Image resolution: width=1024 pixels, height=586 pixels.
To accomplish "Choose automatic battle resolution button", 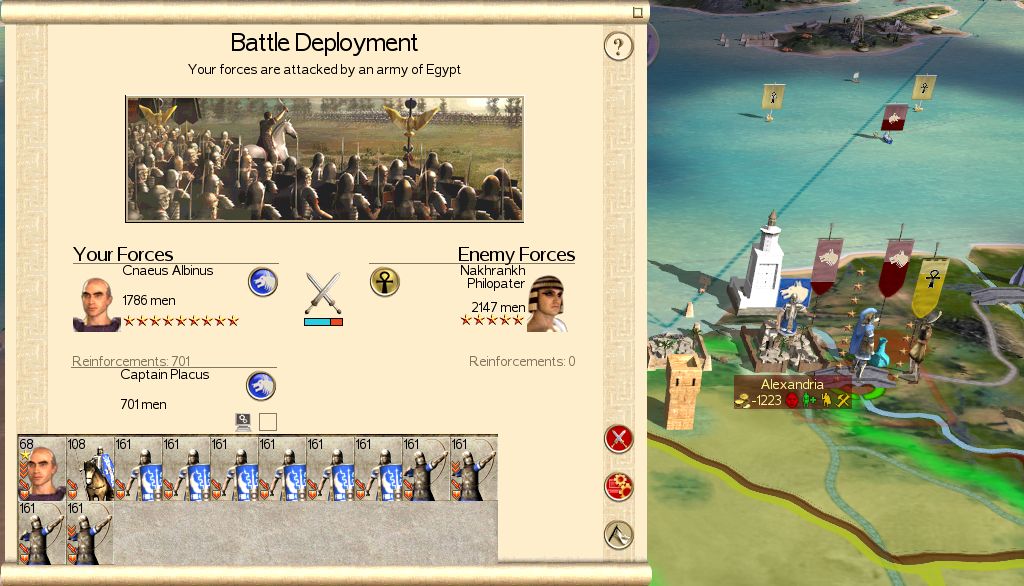I will point(619,487).
